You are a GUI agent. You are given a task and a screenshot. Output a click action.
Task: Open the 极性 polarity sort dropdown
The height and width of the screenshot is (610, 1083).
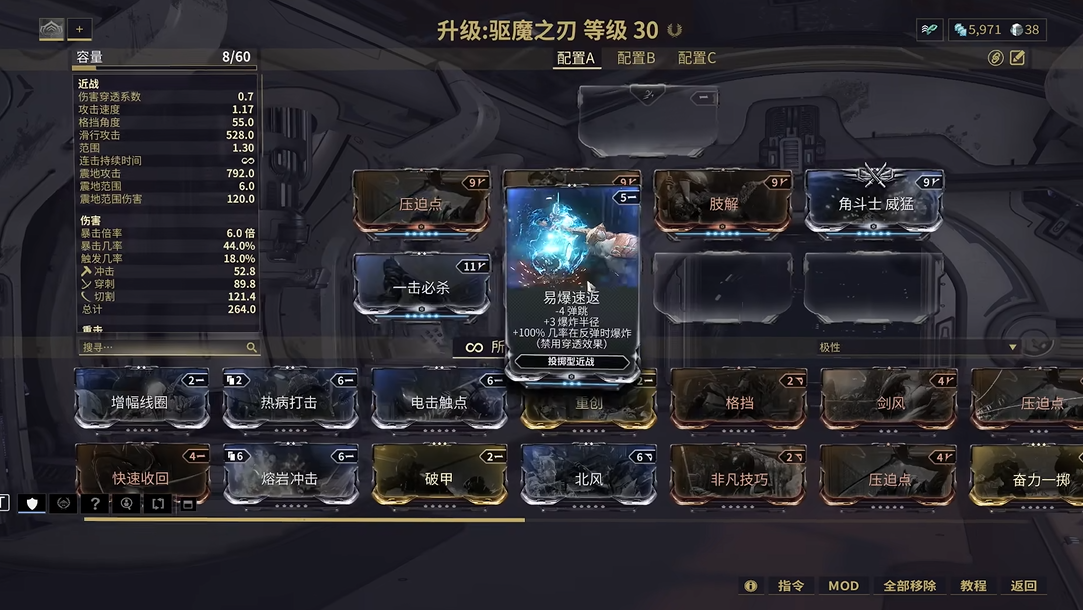click(x=918, y=347)
